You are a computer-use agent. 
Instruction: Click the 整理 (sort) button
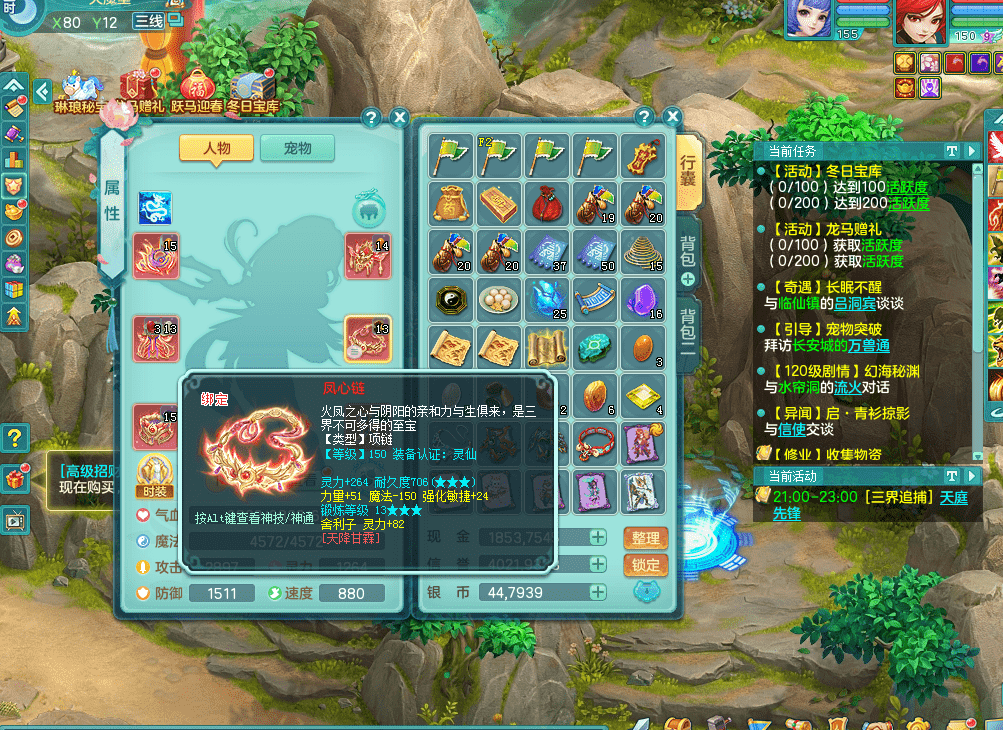point(646,538)
